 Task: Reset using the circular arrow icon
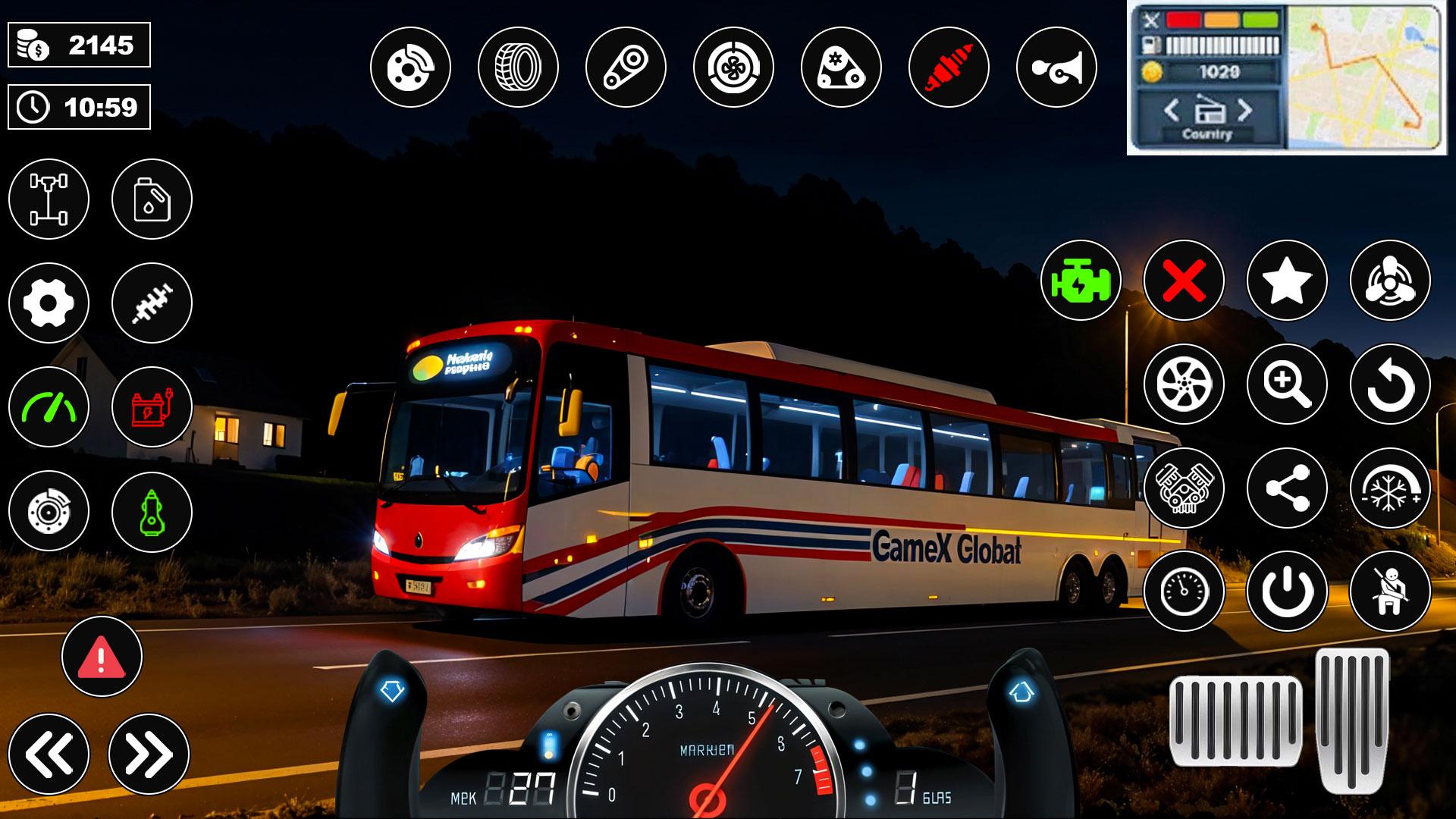point(1389,384)
